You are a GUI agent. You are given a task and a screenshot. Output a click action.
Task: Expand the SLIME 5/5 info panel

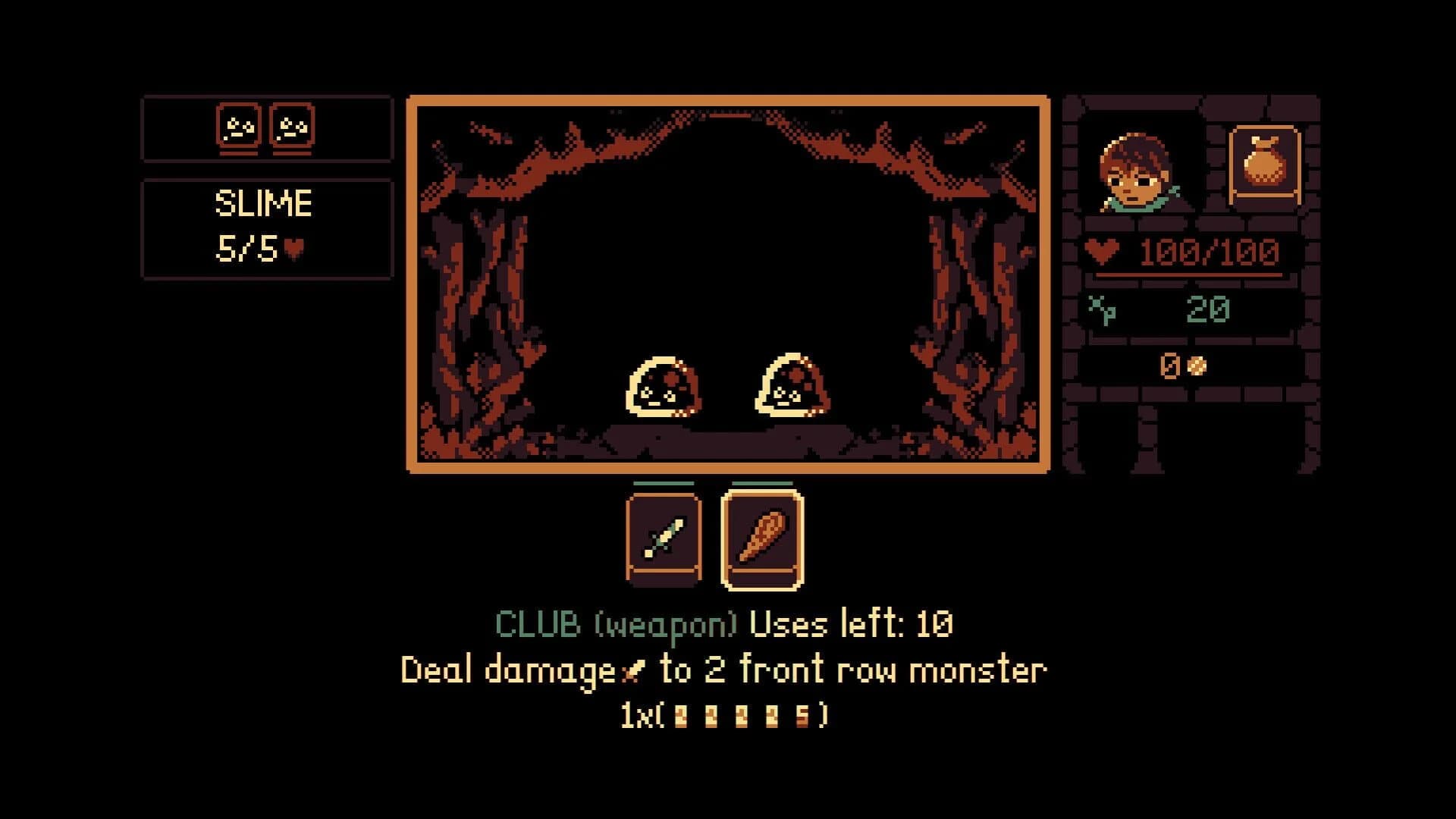[267, 224]
